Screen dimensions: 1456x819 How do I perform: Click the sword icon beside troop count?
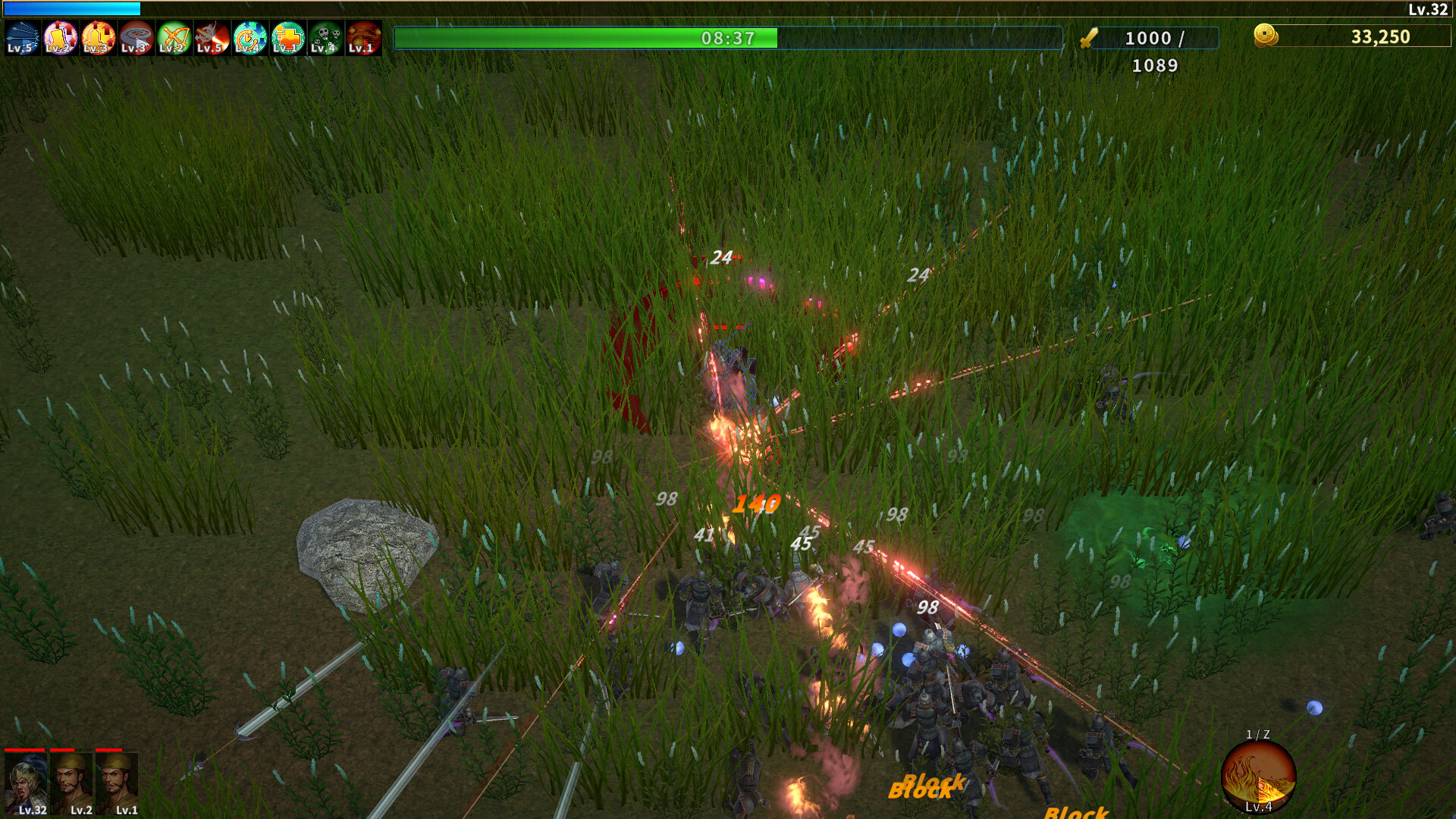pyautogui.click(x=1090, y=39)
